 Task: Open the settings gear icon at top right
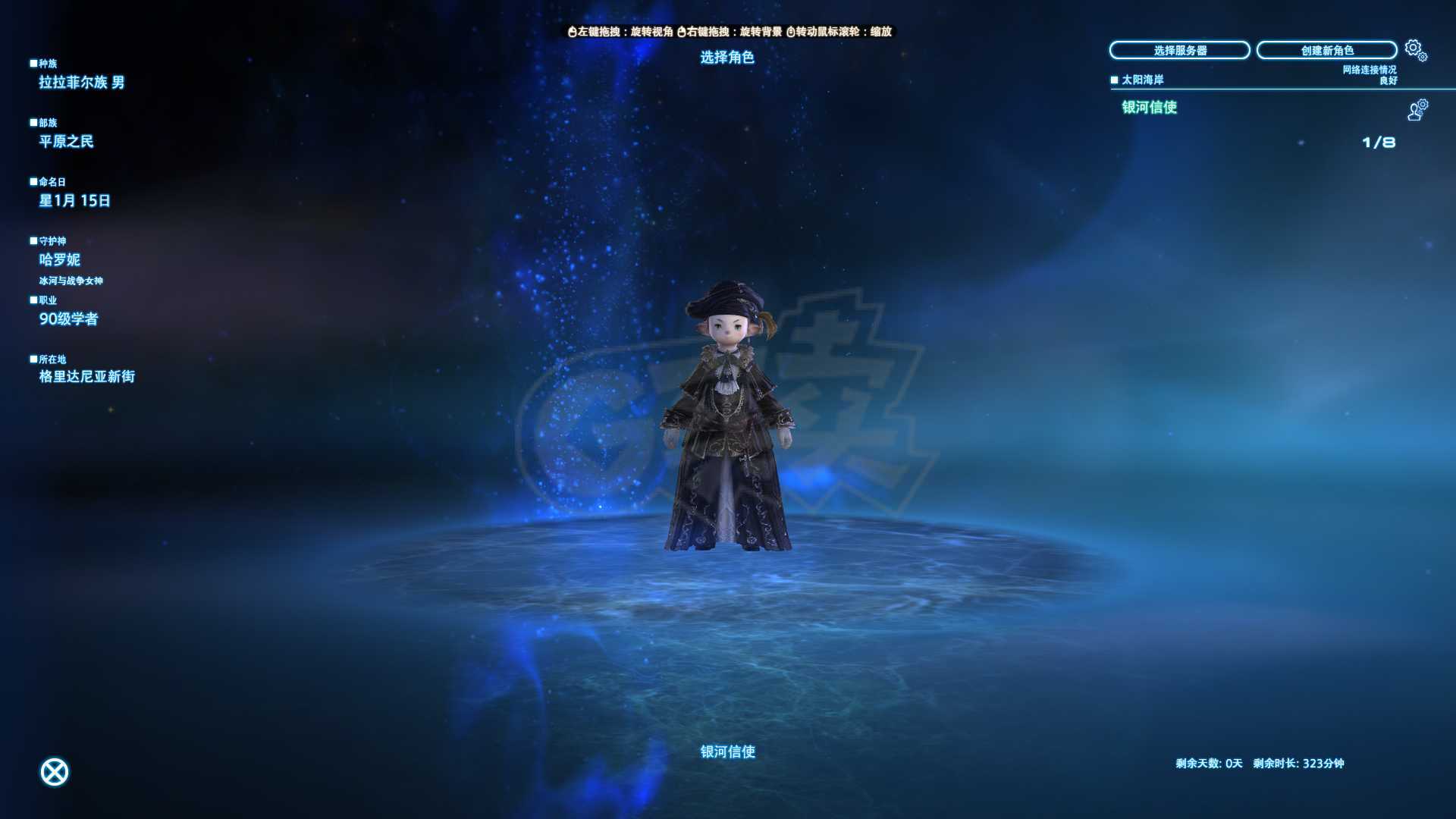click(x=1412, y=47)
